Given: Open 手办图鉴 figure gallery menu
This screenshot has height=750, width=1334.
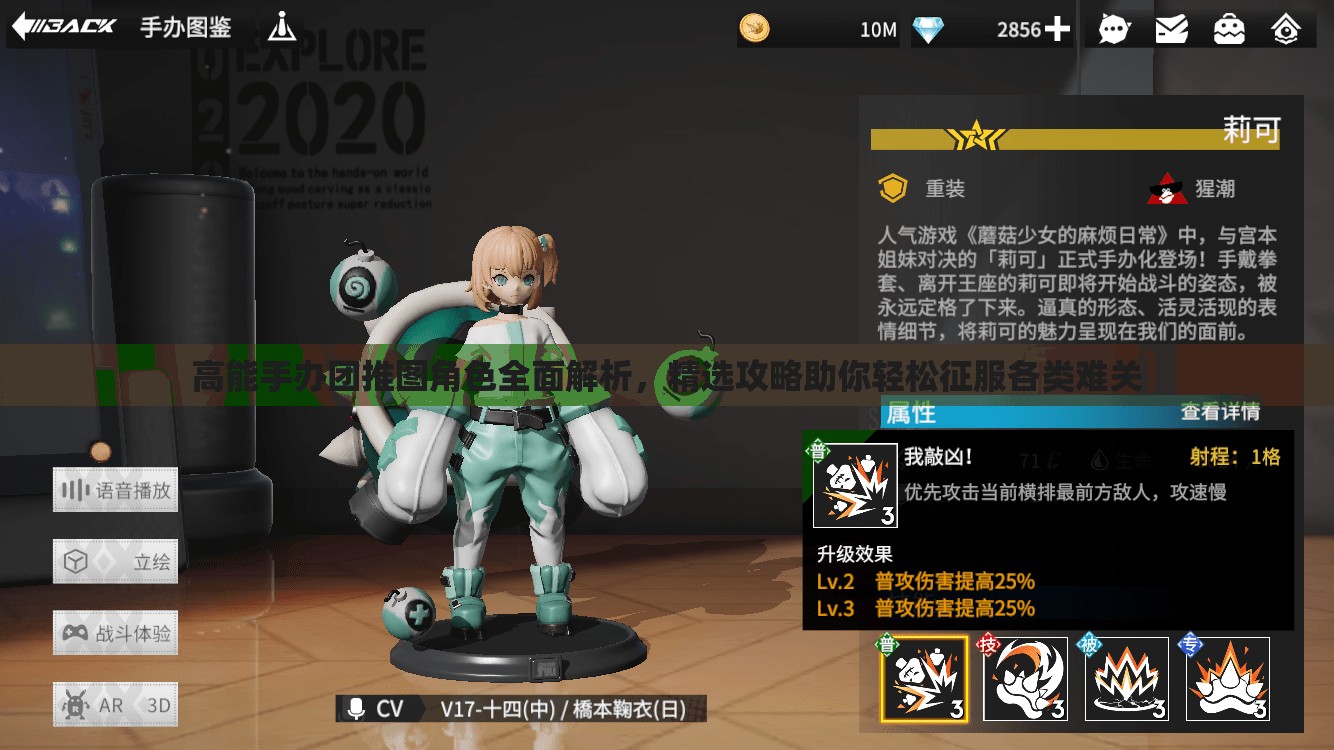Looking at the screenshot, I should [x=184, y=29].
